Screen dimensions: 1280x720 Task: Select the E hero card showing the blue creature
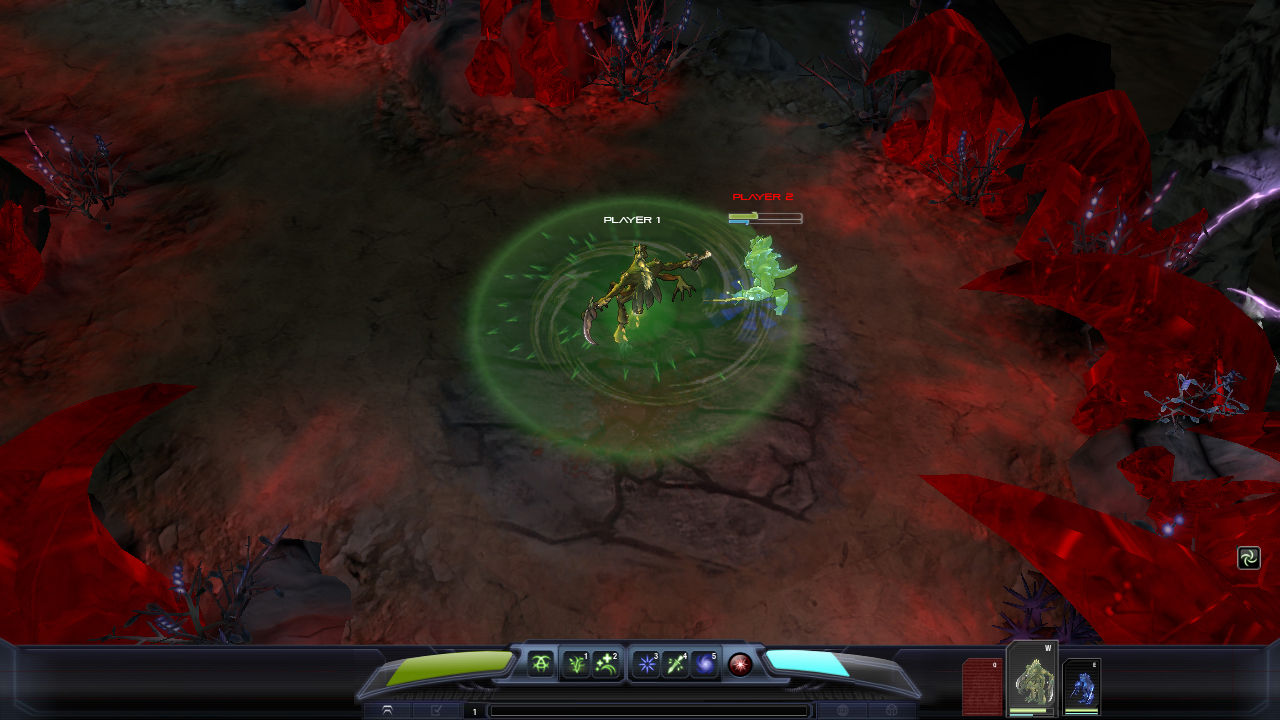tap(1082, 688)
